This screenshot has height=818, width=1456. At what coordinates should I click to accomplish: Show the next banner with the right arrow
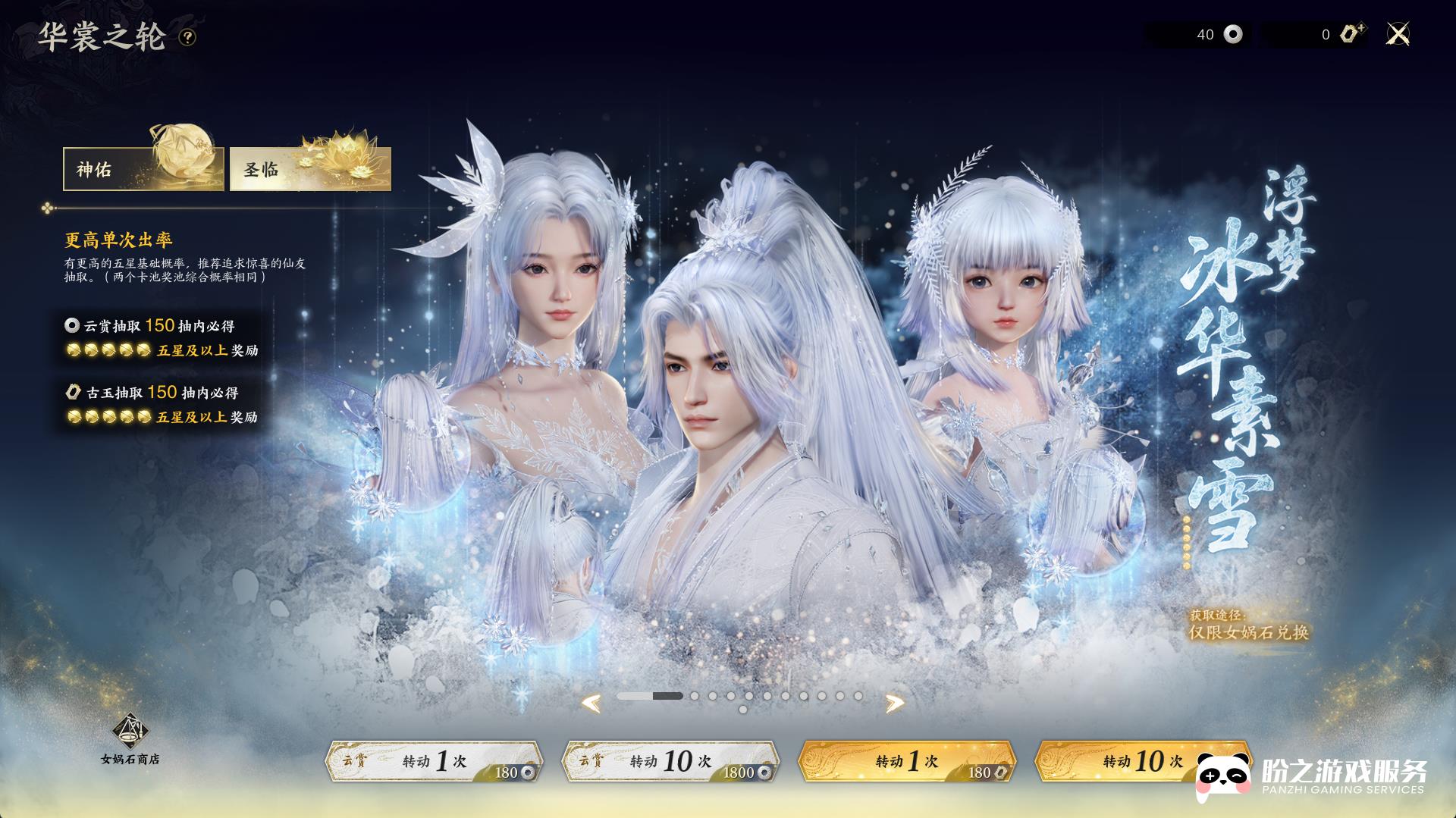(x=895, y=704)
